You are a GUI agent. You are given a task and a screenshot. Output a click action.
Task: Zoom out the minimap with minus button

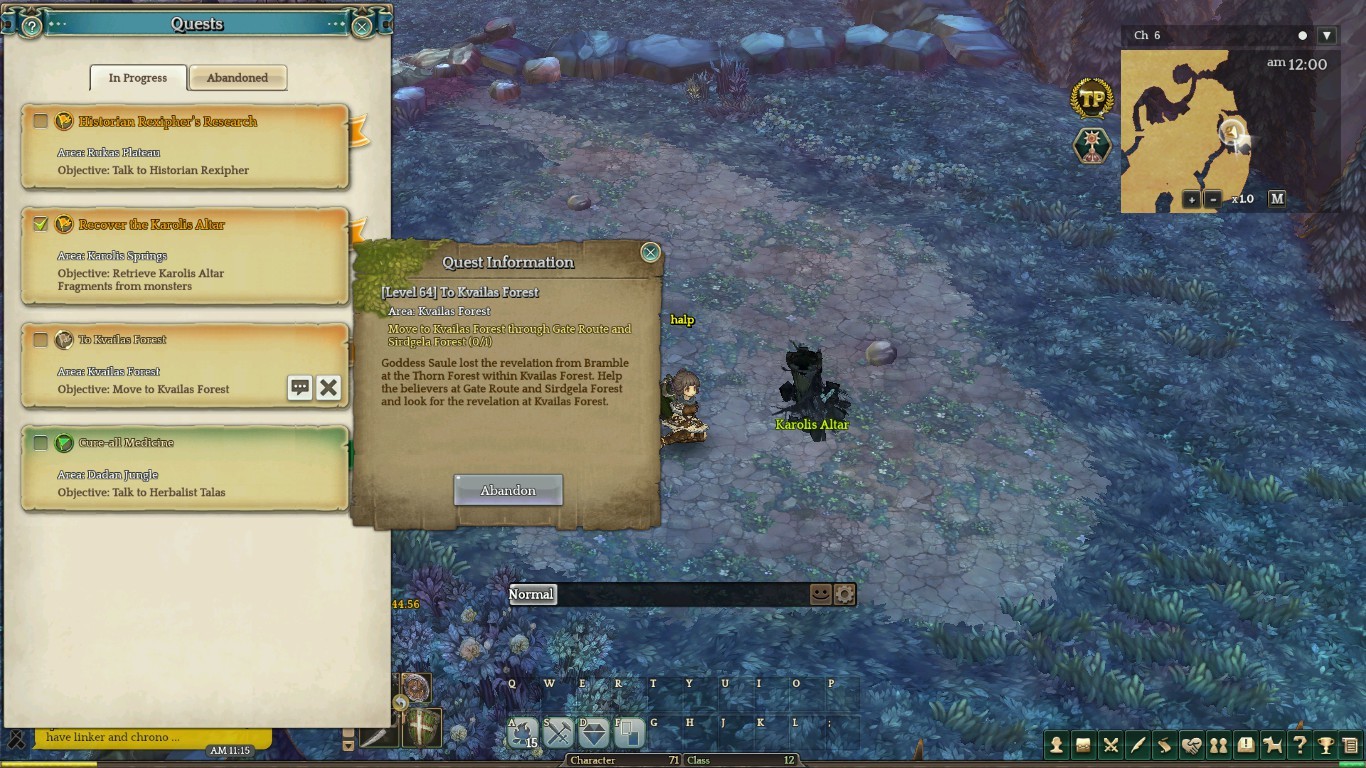pyautogui.click(x=1213, y=199)
